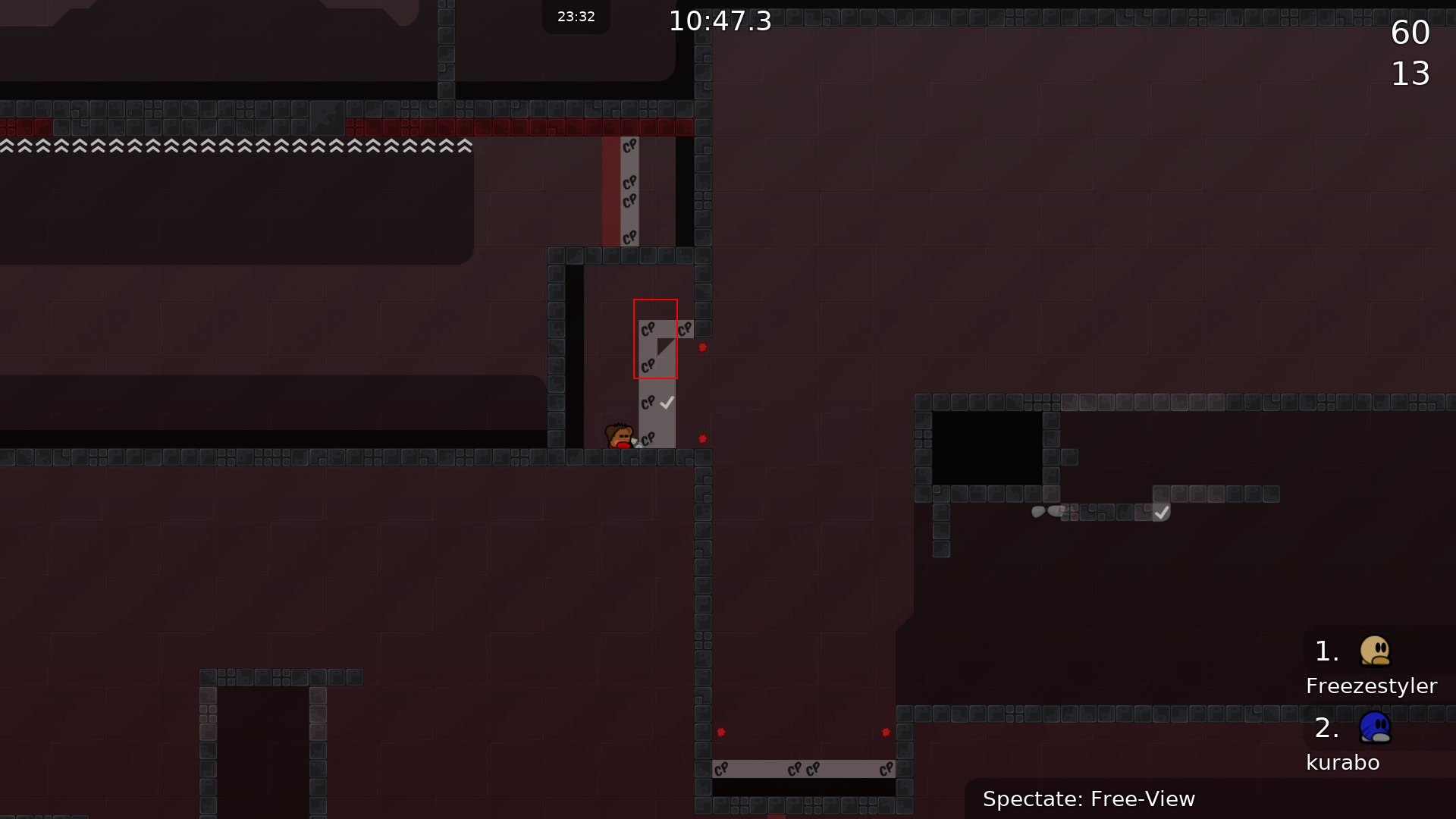Screen dimensions: 1456x819
Task: Click the kurabo name label
Action: tap(1342, 762)
